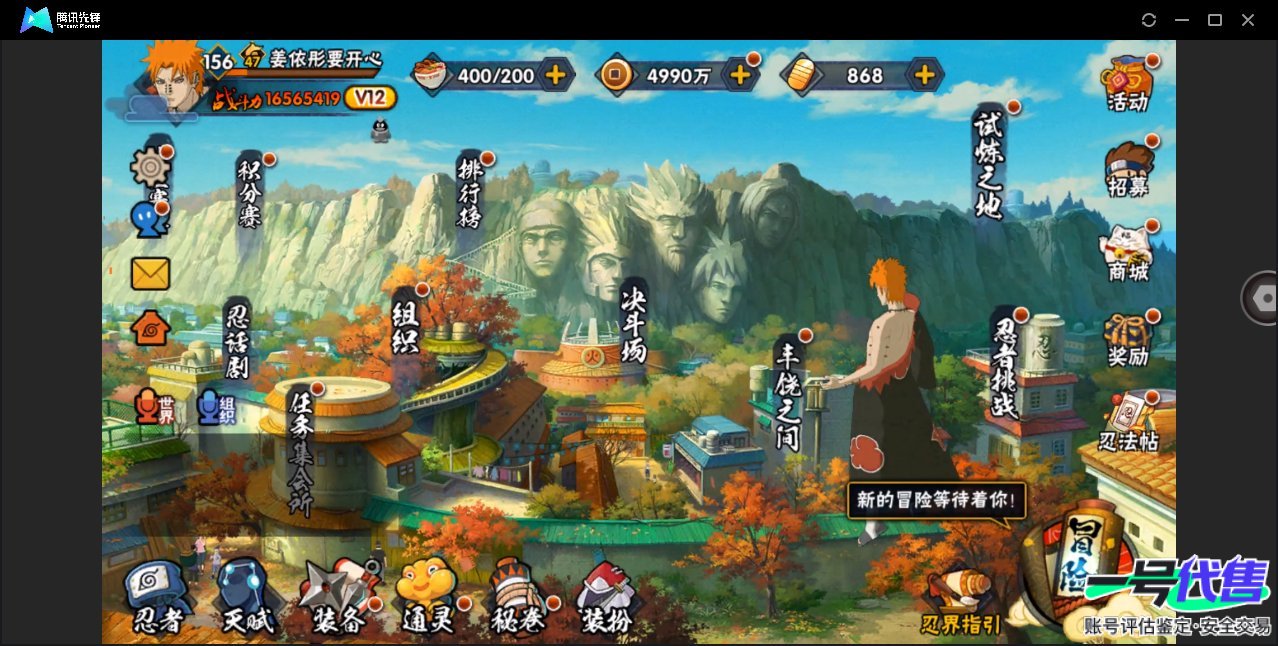Visit the 商城 shop
Image resolution: width=1278 pixels, height=646 pixels.
pyautogui.click(x=1128, y=254)
